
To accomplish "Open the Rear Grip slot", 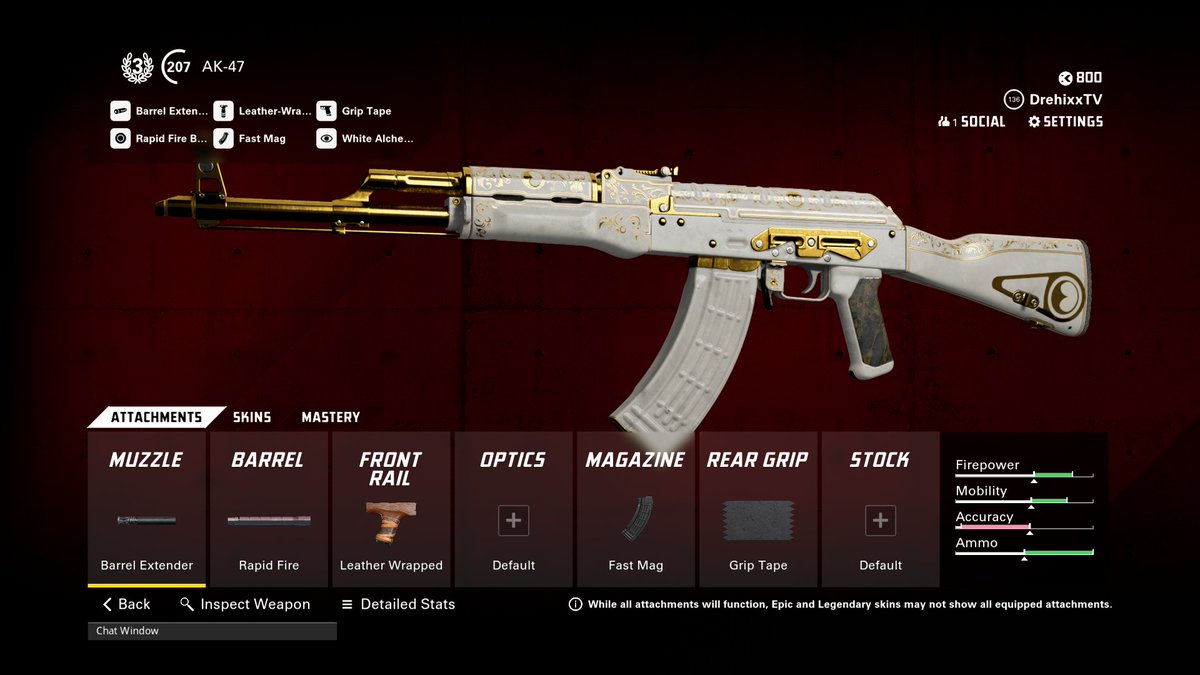I will tap(758, 510).
